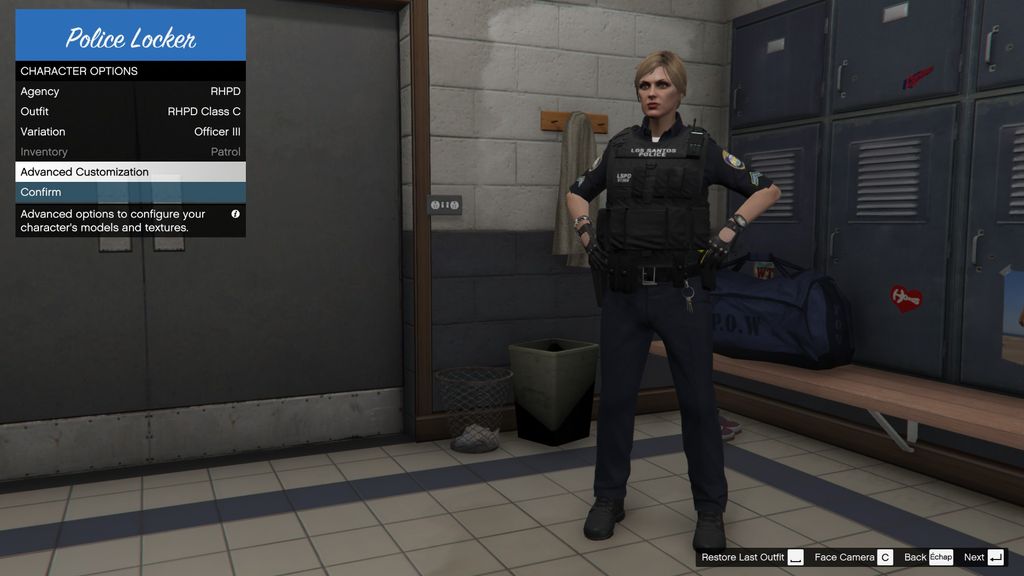The height and width of the screenshot is (576, 1024).
Task: Change the Variation setting row
Action: point(130,131)
